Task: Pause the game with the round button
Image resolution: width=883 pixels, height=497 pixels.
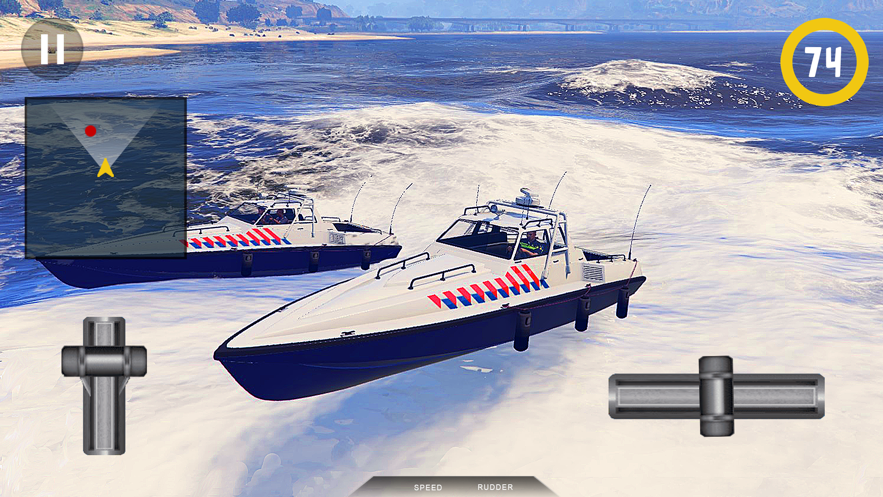Action: (52, 47)
